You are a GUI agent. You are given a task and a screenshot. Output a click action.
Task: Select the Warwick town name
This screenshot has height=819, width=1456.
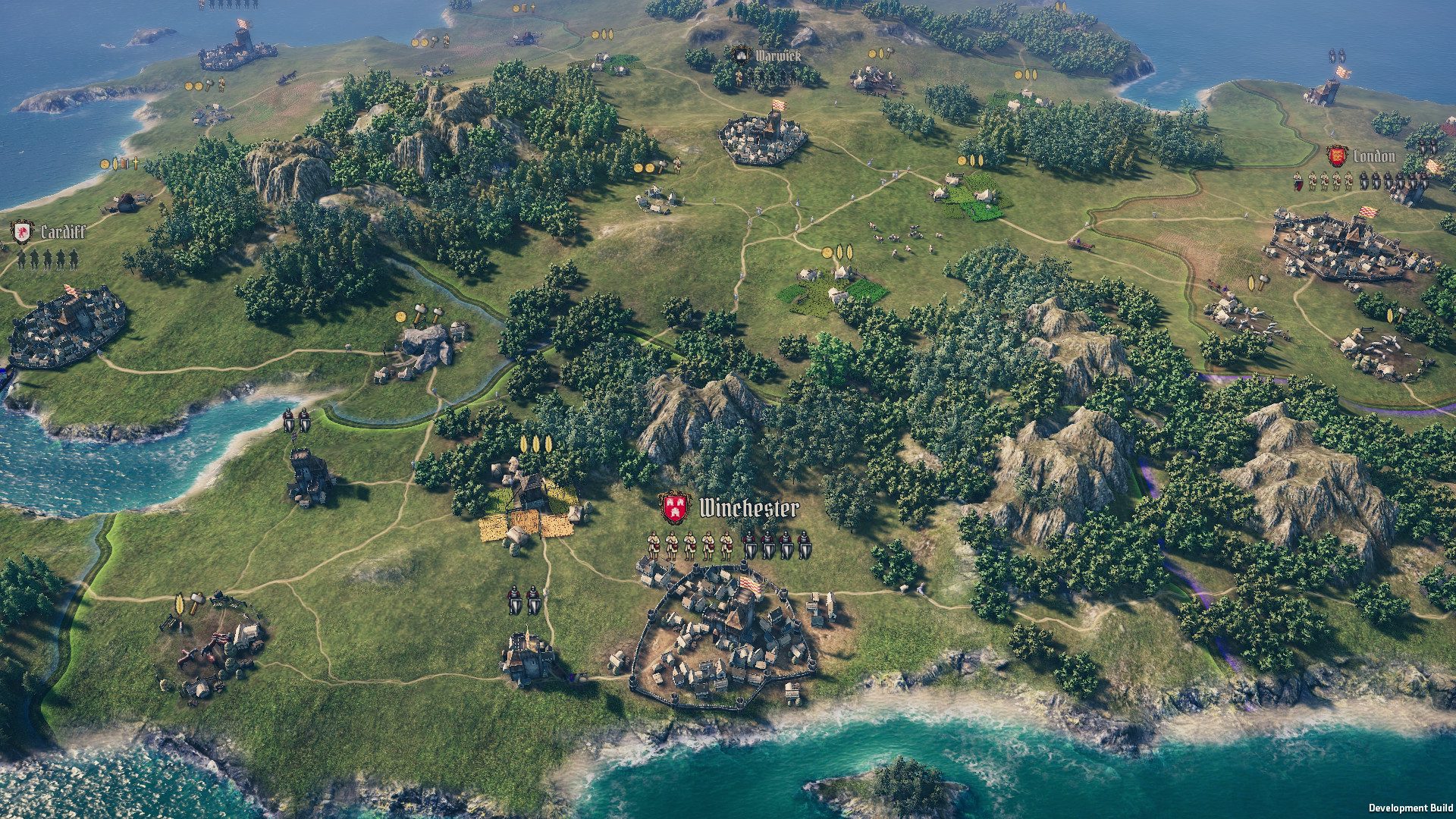(x=780, y=54)
